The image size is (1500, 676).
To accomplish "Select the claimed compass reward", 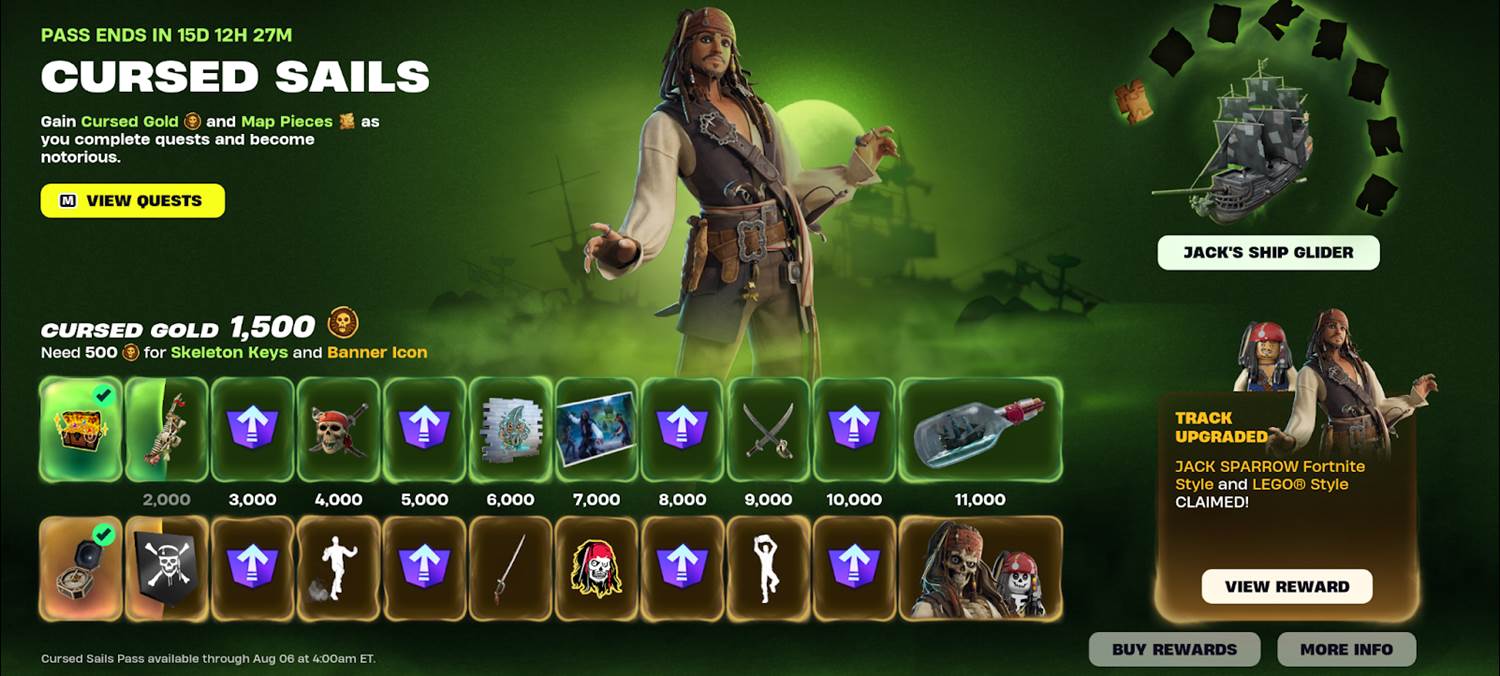I will 81,568.
